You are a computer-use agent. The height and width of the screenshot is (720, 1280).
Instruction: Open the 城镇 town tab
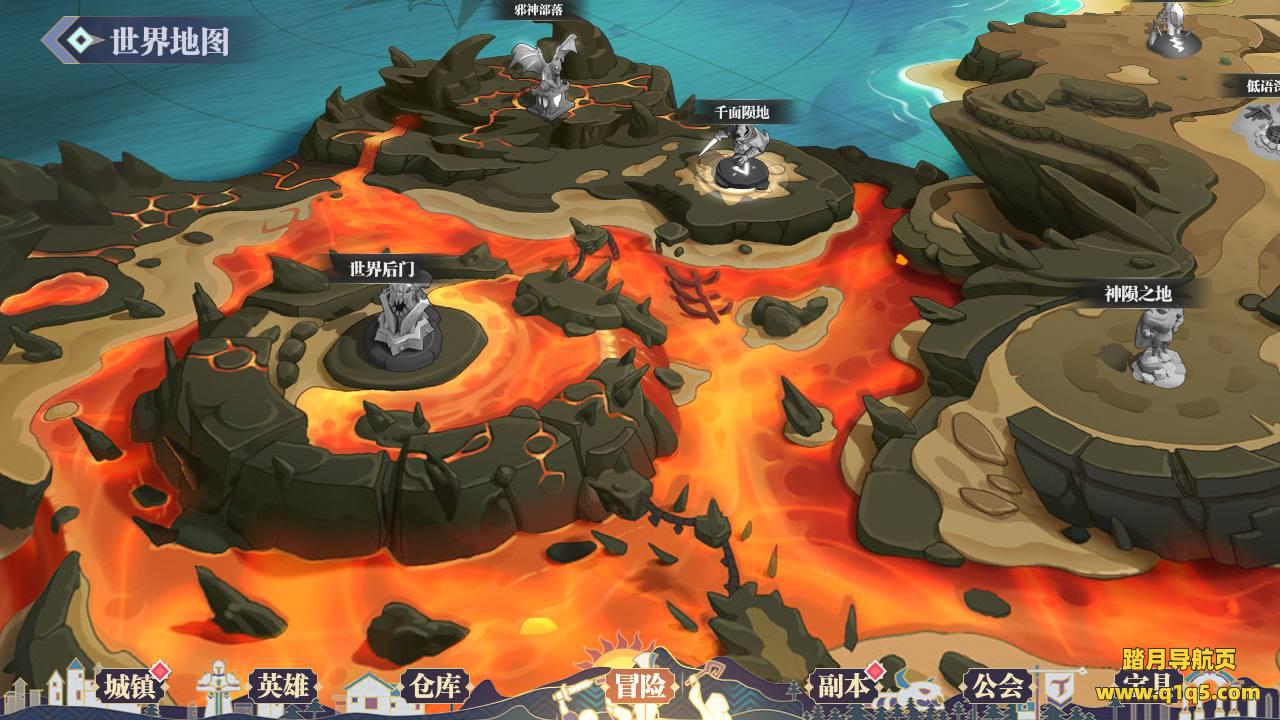[x=129, y=686]
